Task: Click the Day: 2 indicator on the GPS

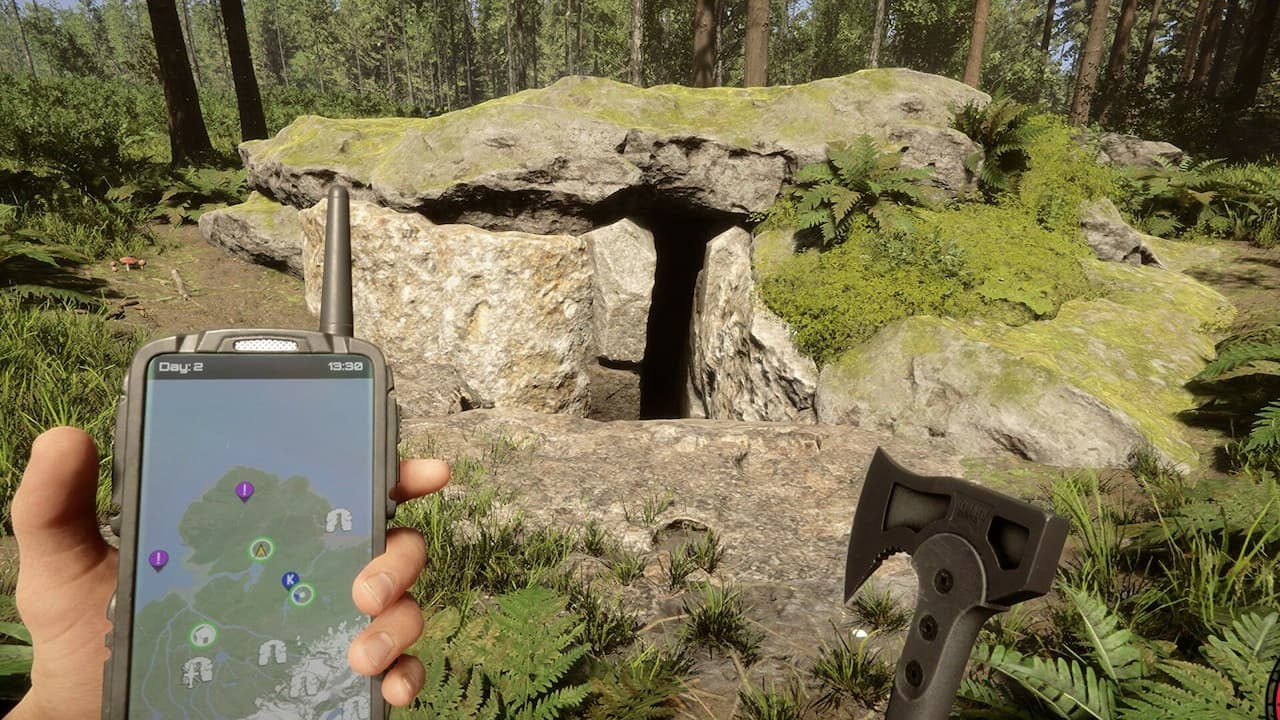Action: (181, 364)
